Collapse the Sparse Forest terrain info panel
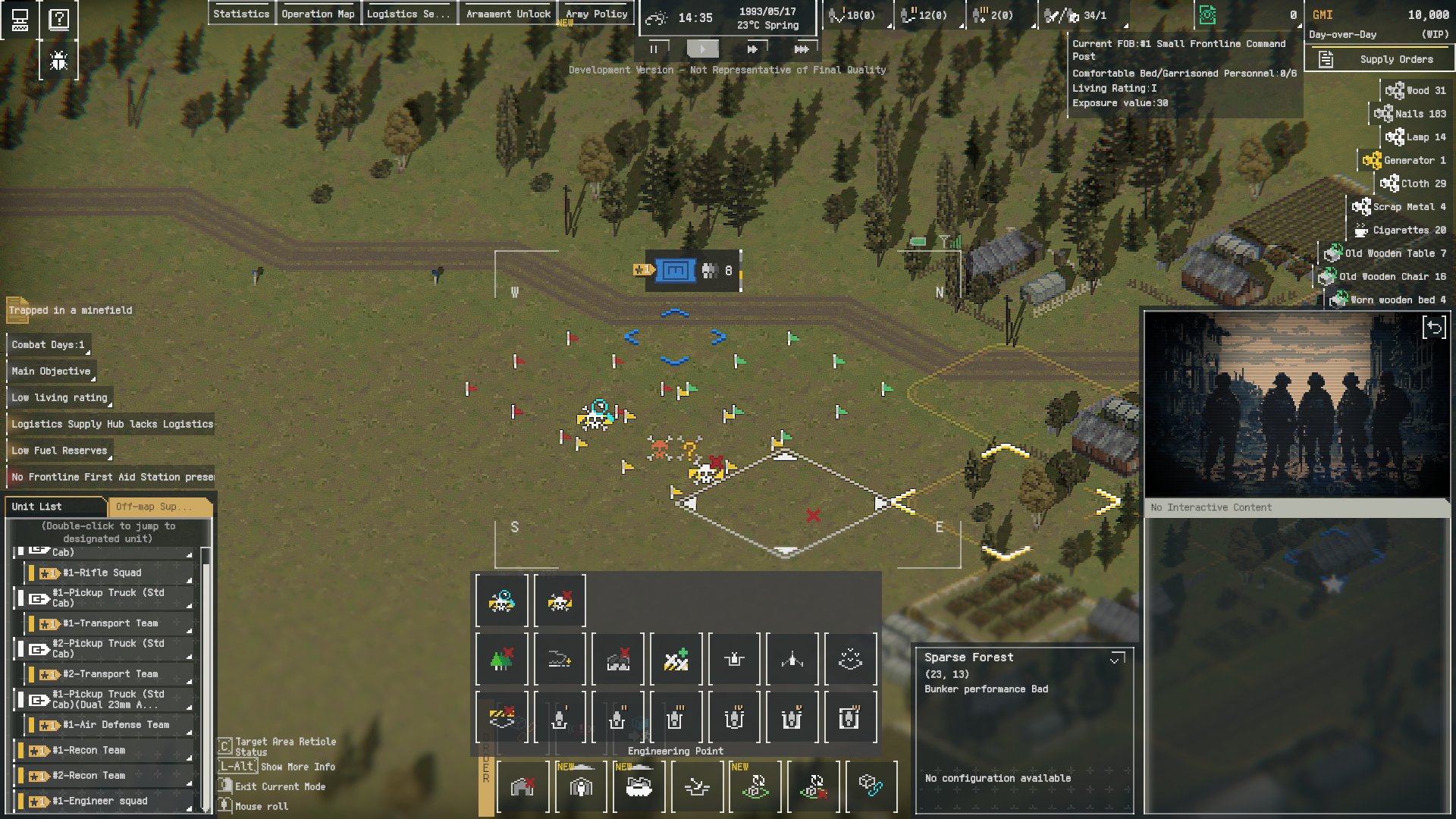Viewport: 1456px width, 819px height. click(1116, 658)
